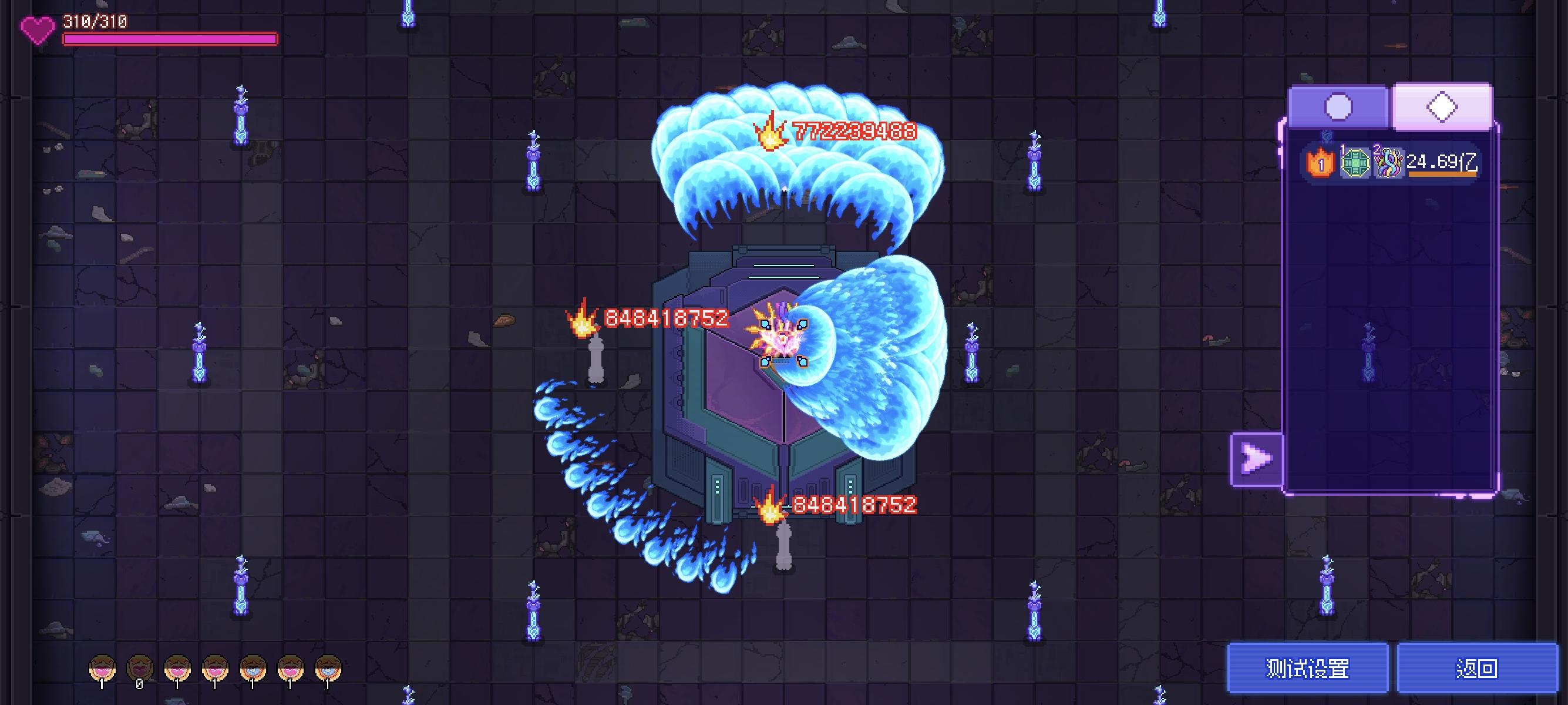Open the green talisman in equipment slot 1

pyautogui.click(x=1355, y=164)
